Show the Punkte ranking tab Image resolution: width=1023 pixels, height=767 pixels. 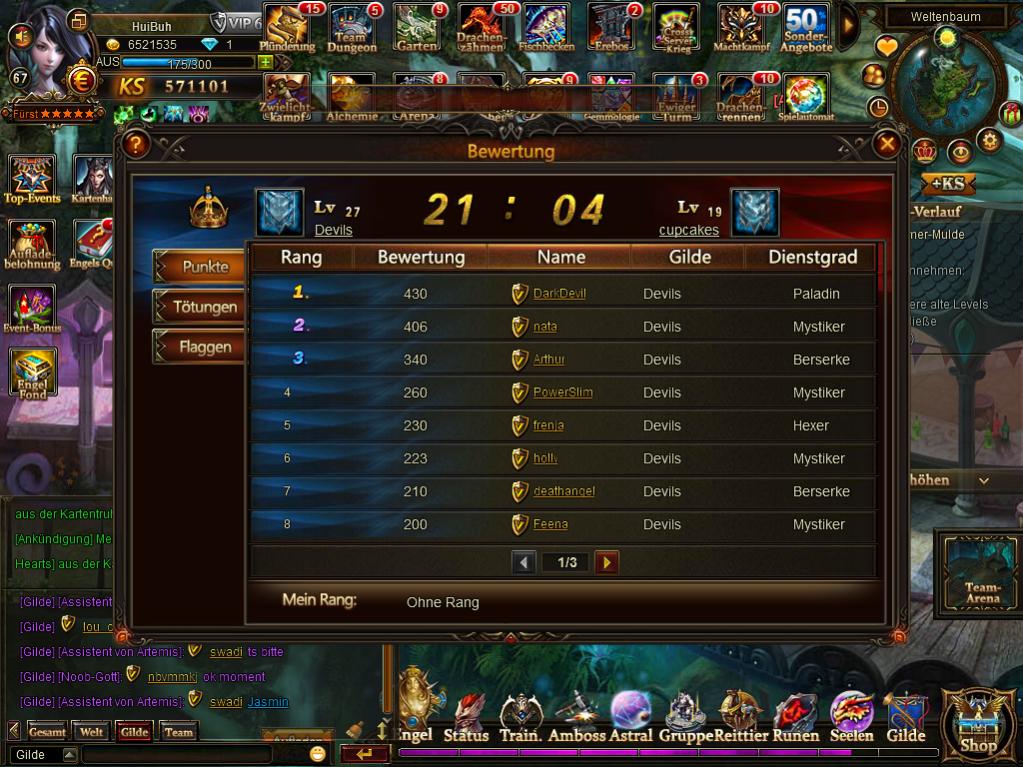click(x=203, y=267)
